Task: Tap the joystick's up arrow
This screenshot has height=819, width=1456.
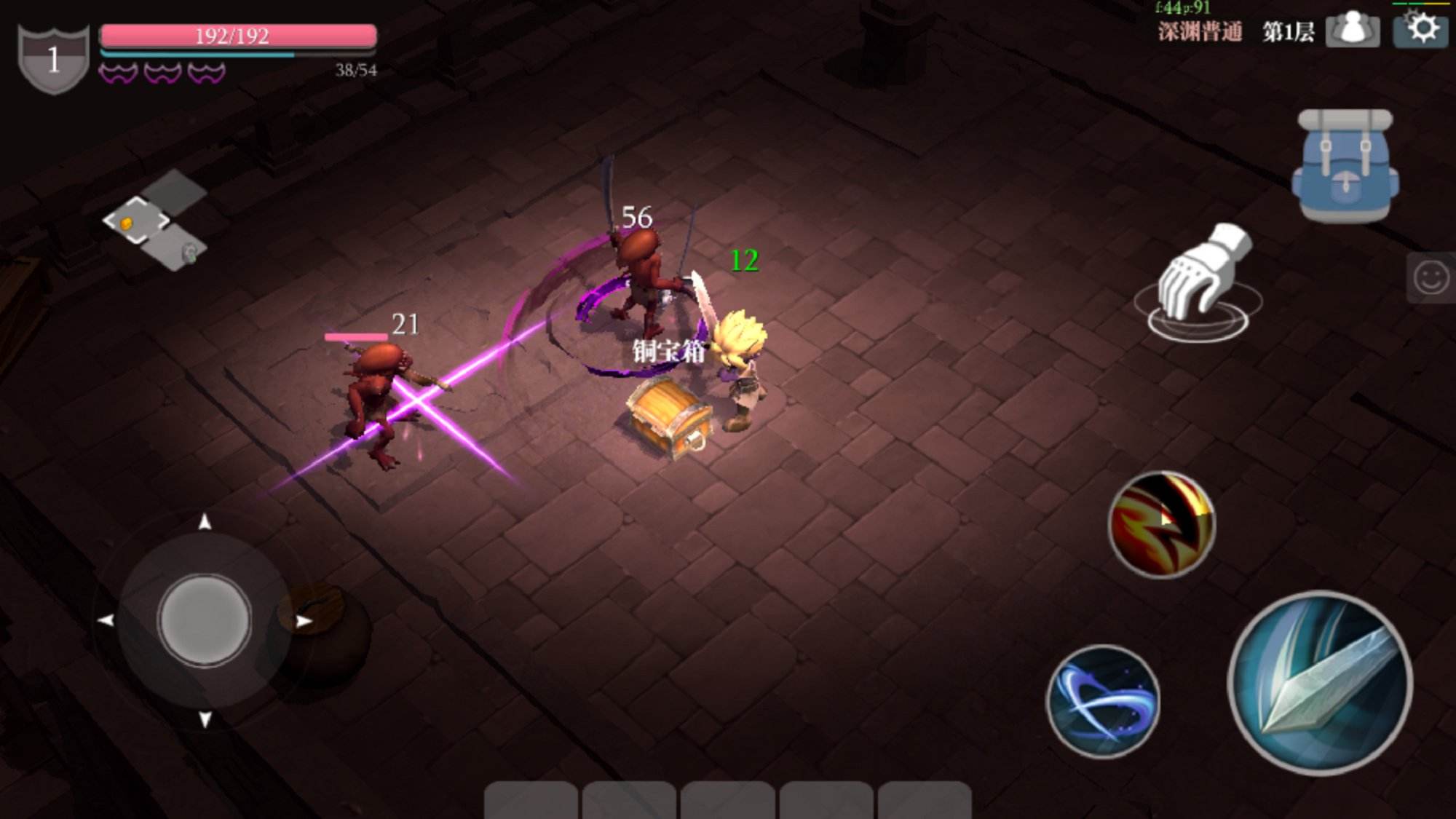Action: pos(205,521)
